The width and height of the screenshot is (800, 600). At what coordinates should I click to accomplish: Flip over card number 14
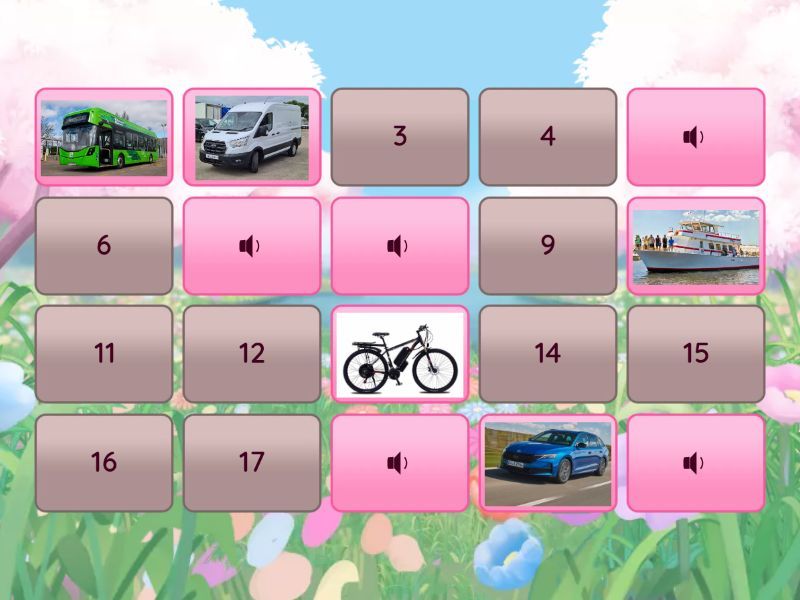[548, 354]
